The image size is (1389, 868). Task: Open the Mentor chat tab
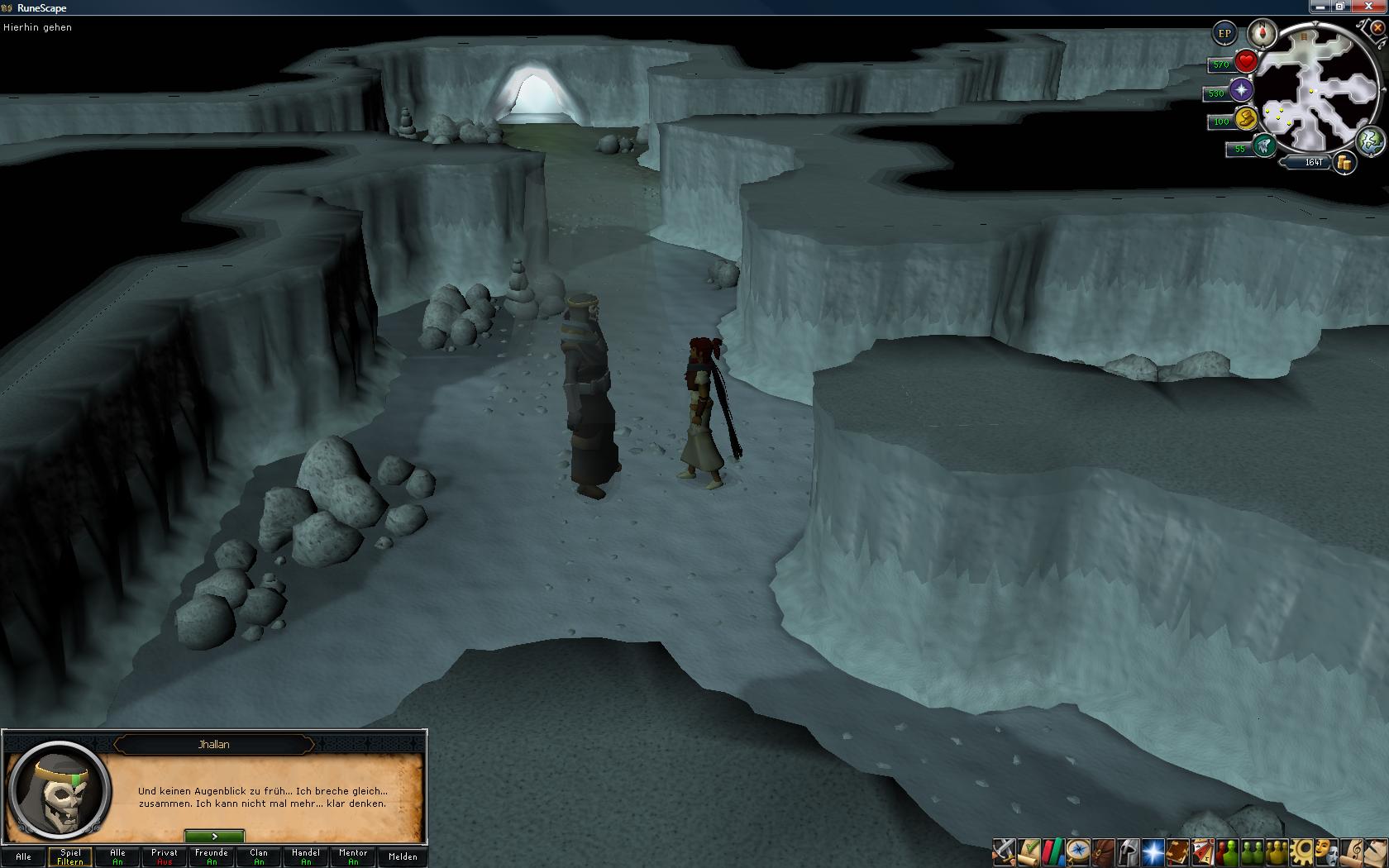pos(353,856)
